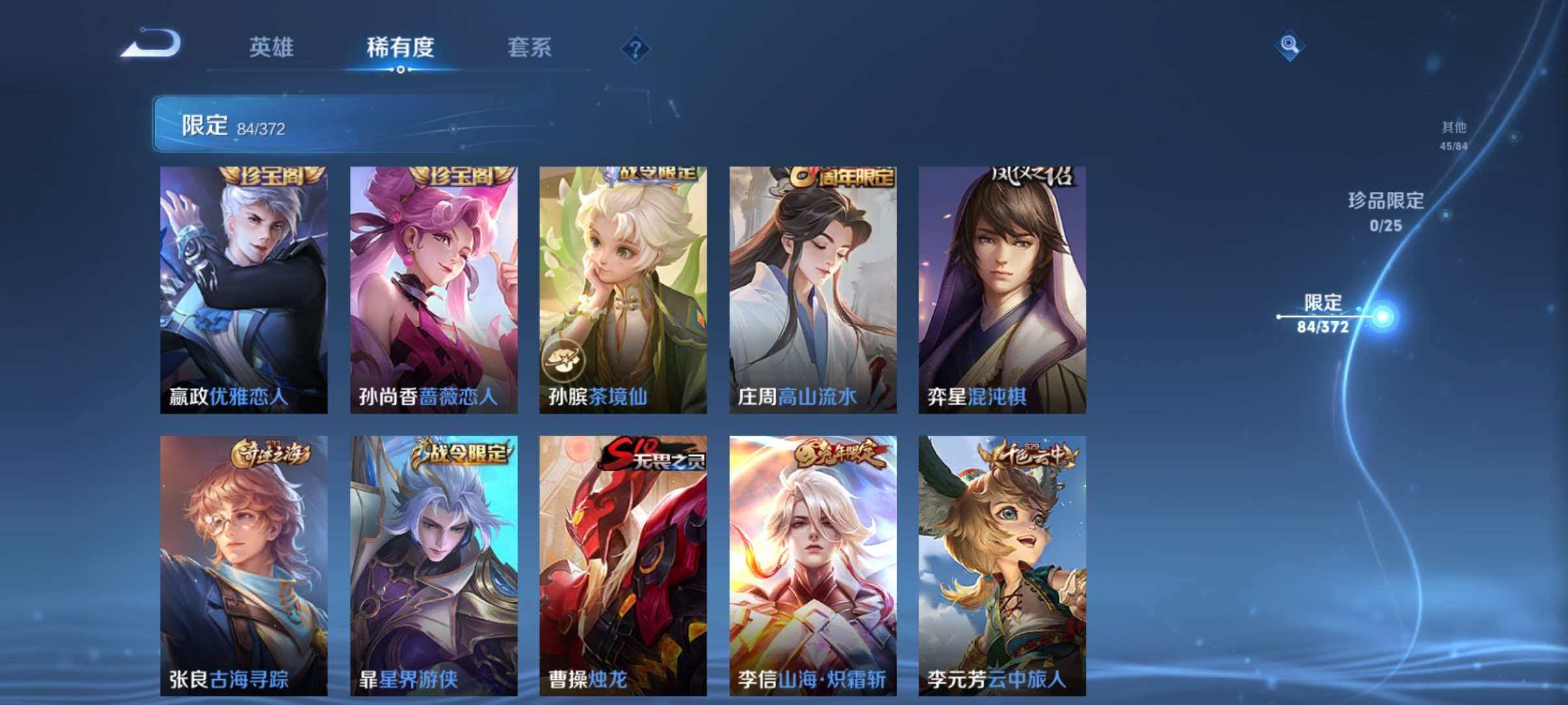Click the question mark help icon
The image size is (1568, 705).
pyautogui.click(x=636, y=47)
